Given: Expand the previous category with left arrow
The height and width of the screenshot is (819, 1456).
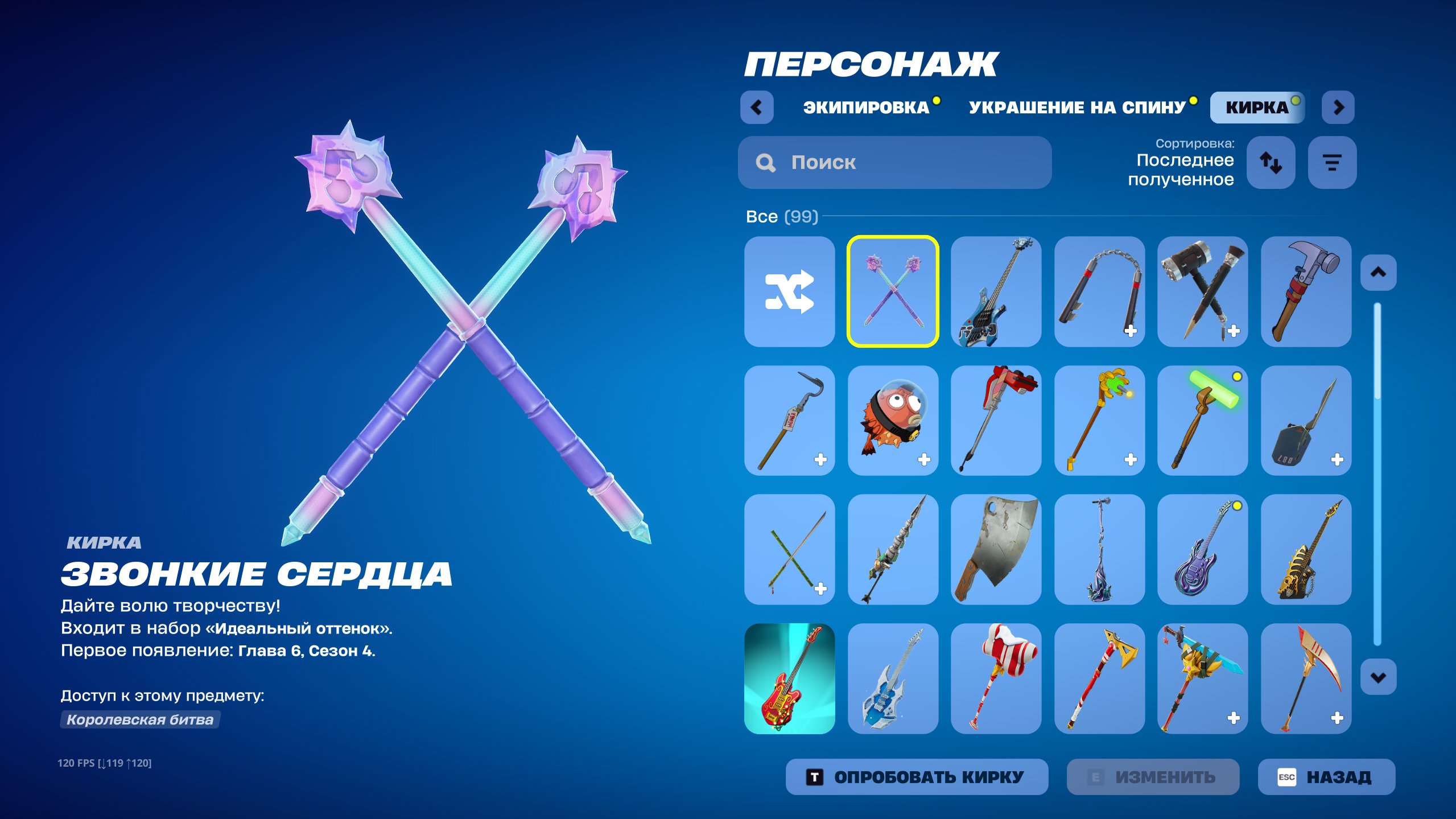Looking at the screenshot, I should [x=757, y=106].
